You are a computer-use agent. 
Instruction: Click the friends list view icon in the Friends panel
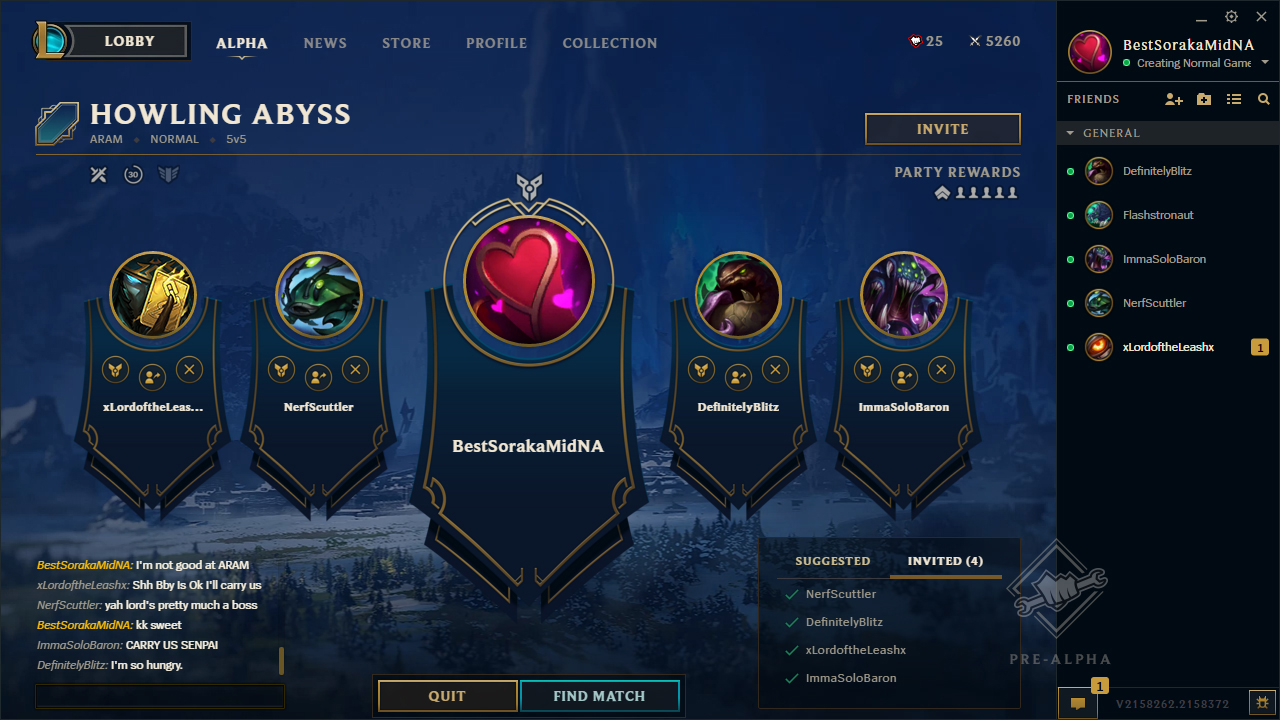1233,99
